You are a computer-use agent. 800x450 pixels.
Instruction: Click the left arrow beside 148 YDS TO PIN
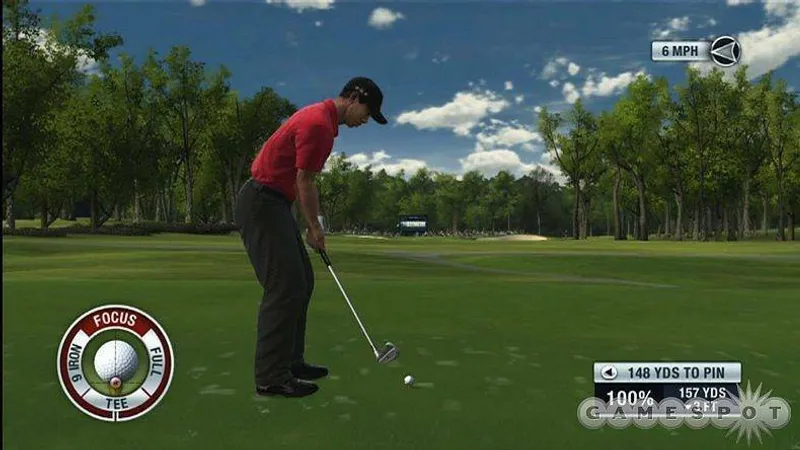[608, 373]
